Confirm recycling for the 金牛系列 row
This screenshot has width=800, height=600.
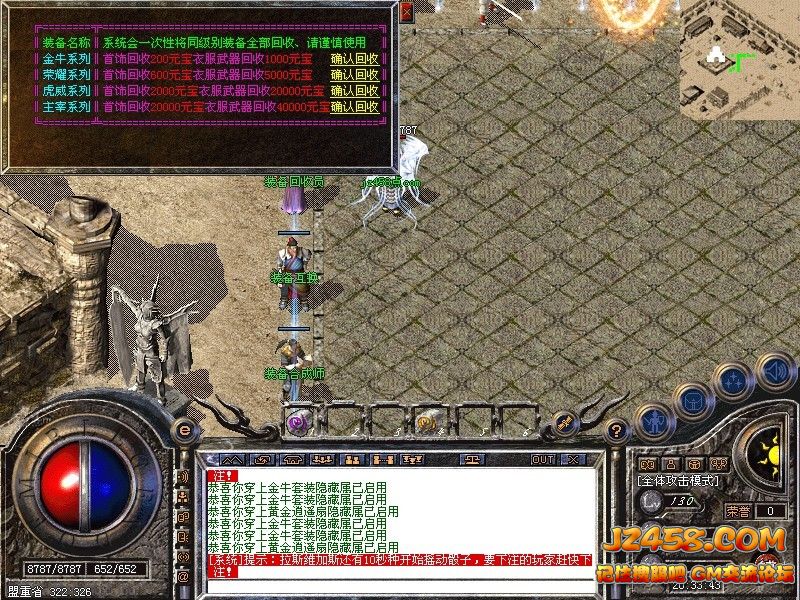[x=355, y=59]
